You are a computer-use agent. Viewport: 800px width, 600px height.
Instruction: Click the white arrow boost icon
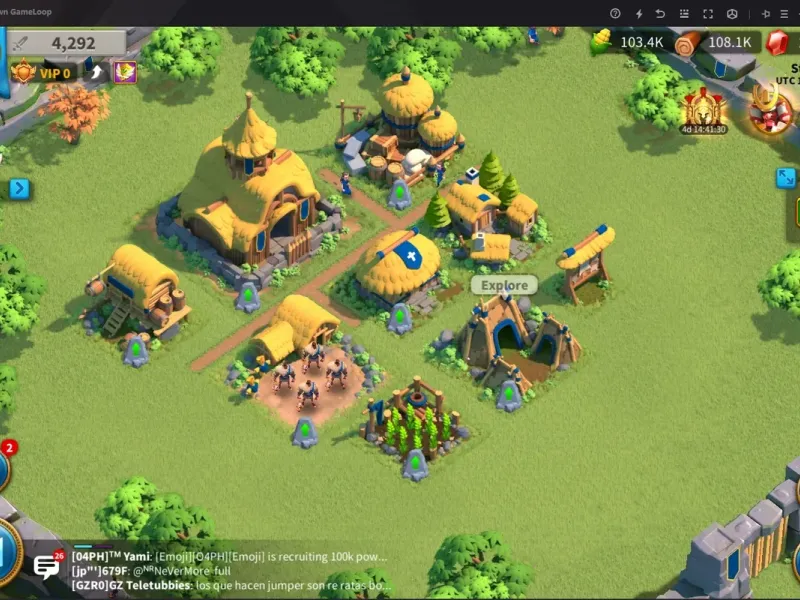pos(96,72)
